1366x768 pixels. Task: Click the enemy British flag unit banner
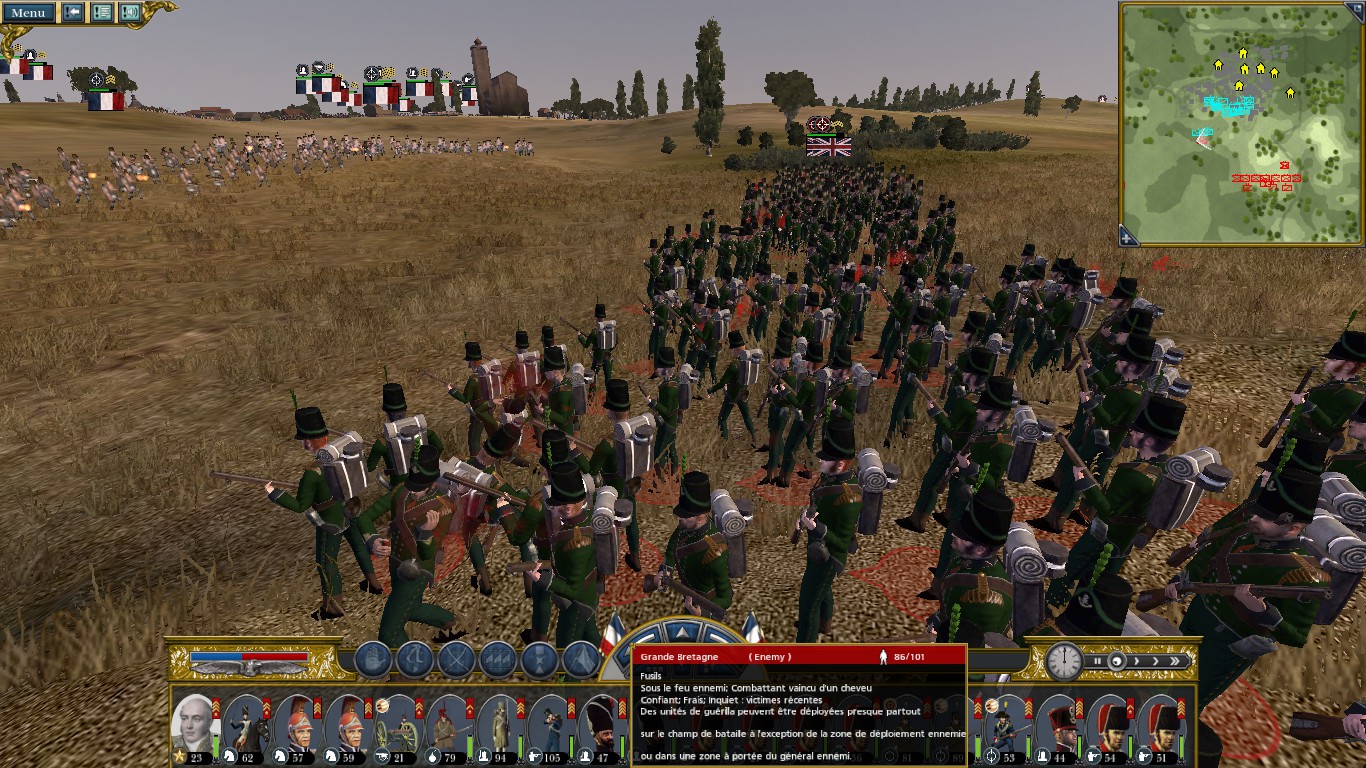pyautogui.click(x=829, y=147)
